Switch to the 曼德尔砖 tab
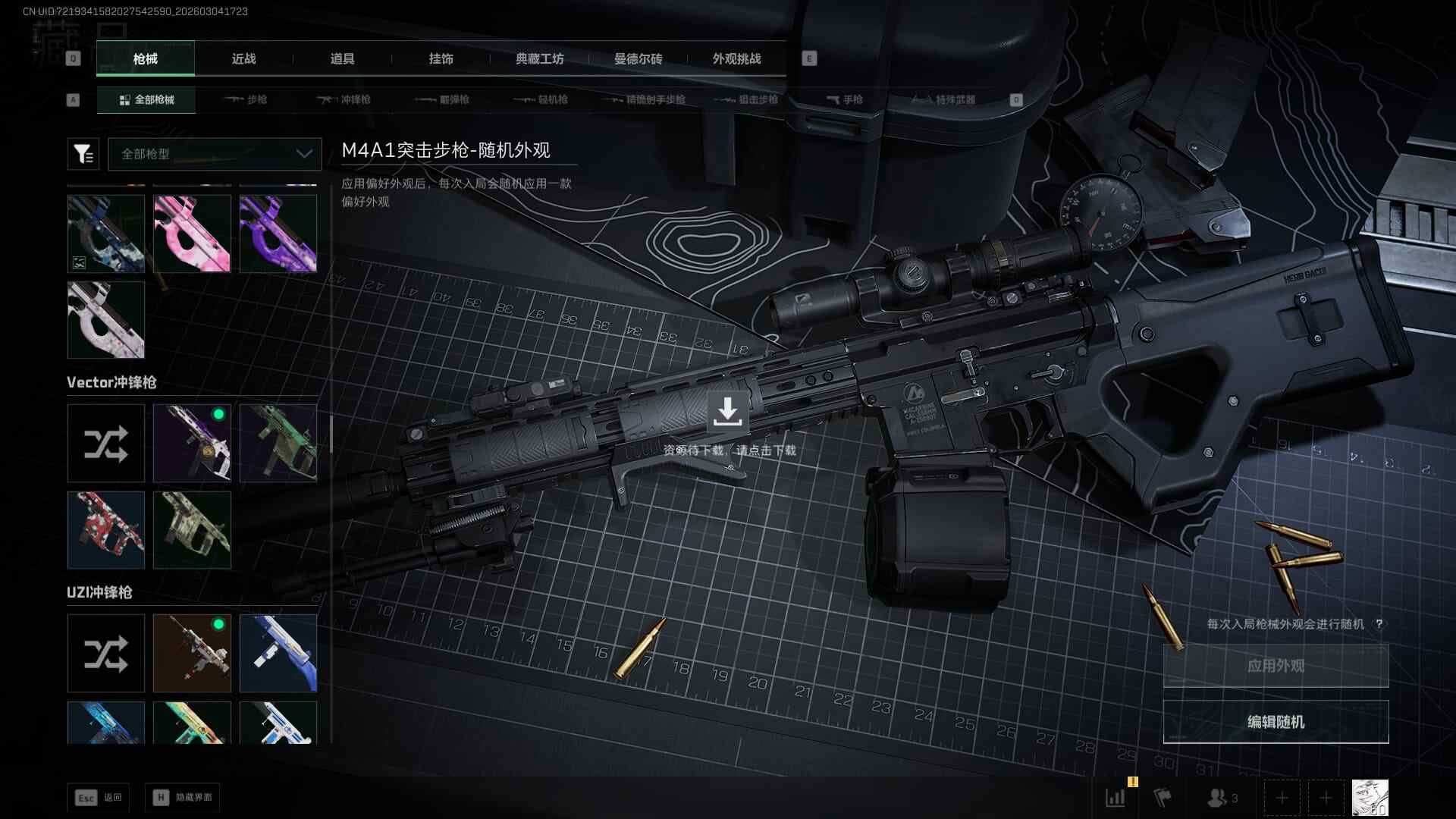1456x819 pixels. [x=638, y=59]
